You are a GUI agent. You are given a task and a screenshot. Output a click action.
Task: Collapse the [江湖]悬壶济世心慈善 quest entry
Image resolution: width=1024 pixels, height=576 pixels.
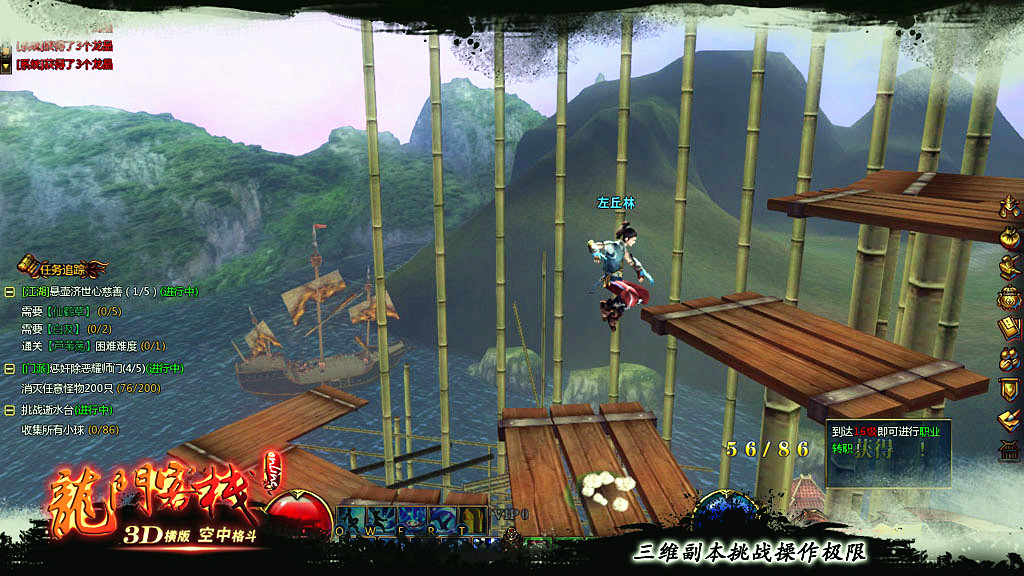coord(9,292)
